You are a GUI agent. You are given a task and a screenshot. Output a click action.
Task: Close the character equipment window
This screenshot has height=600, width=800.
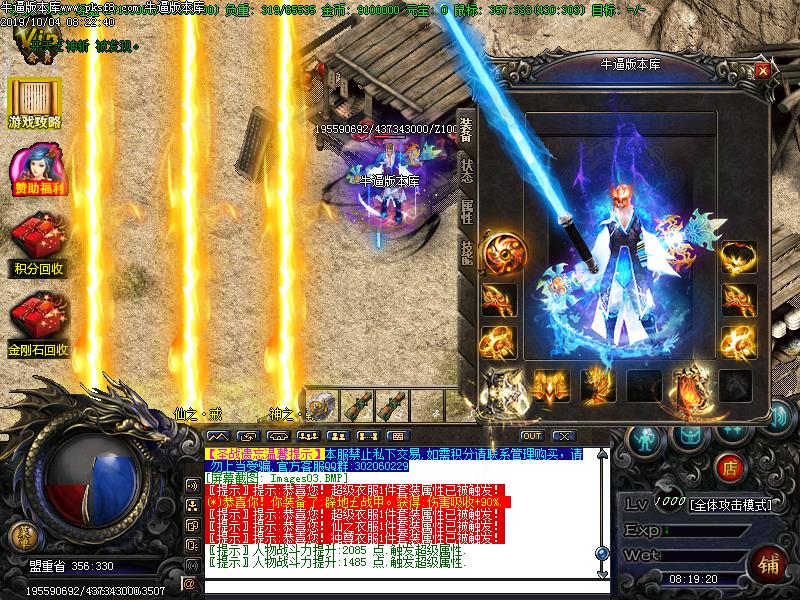pyautogui.click(x=763, y=70)
